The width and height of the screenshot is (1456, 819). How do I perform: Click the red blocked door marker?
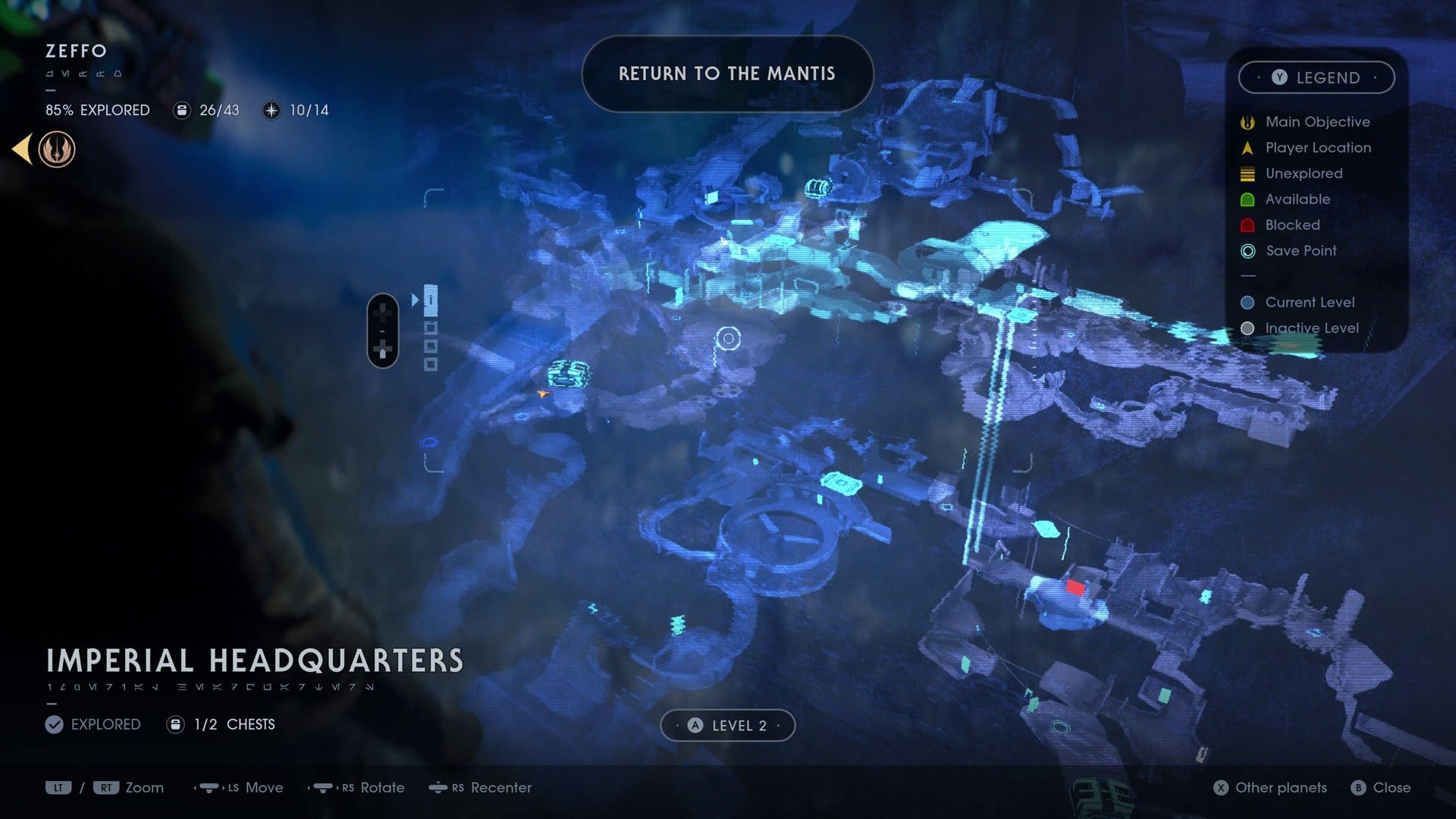pos(1075,587)
